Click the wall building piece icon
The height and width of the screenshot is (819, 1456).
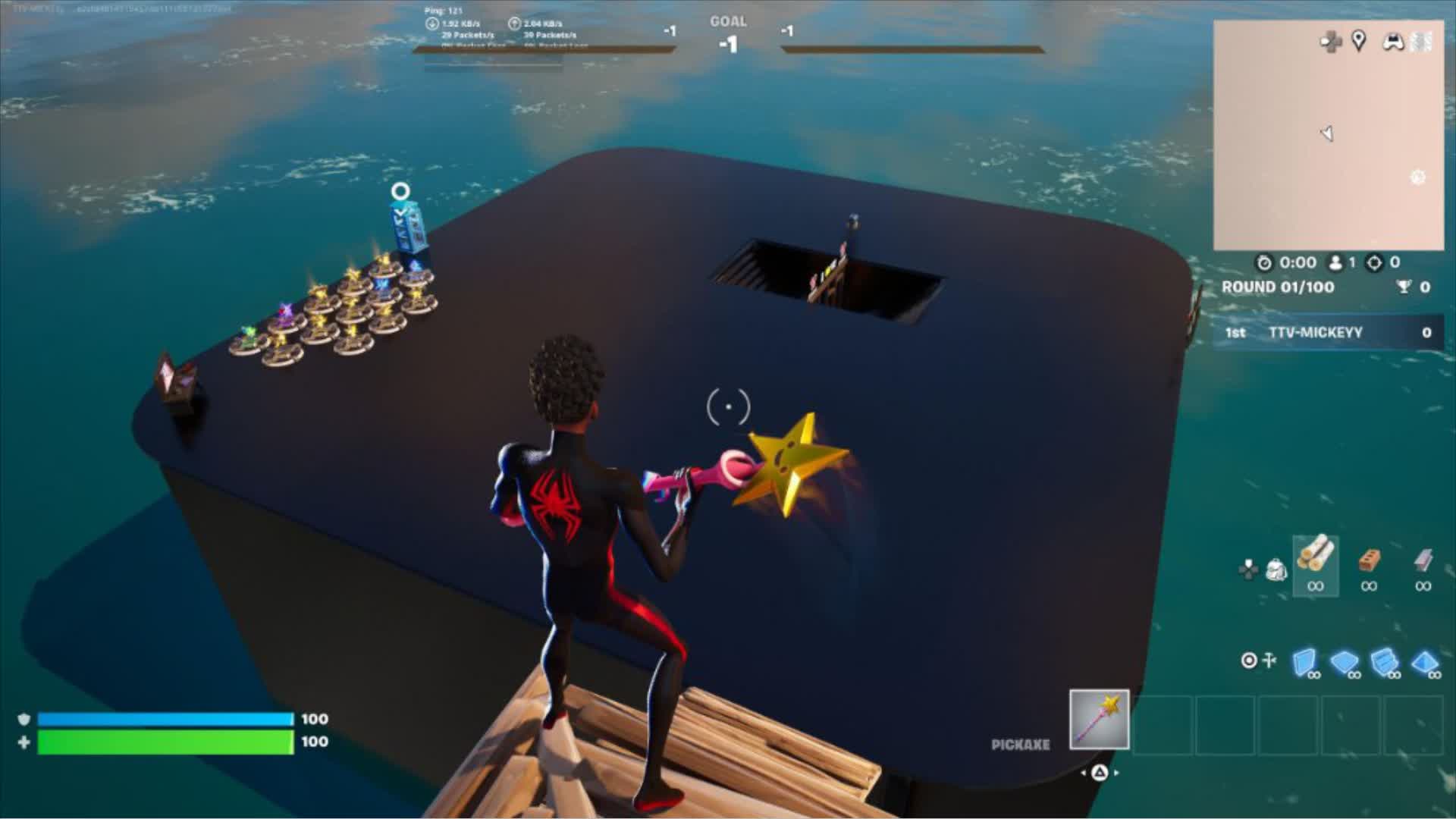(x=1304, y=661)
